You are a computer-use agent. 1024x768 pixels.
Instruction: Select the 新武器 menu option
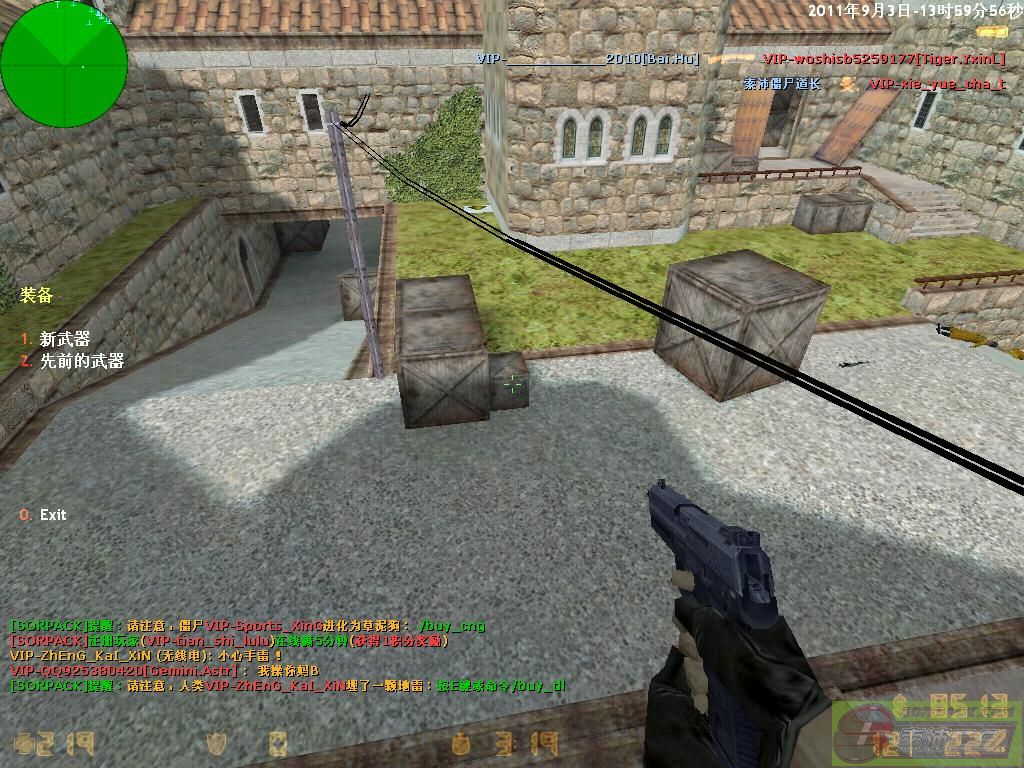click(x=64, y=340)
